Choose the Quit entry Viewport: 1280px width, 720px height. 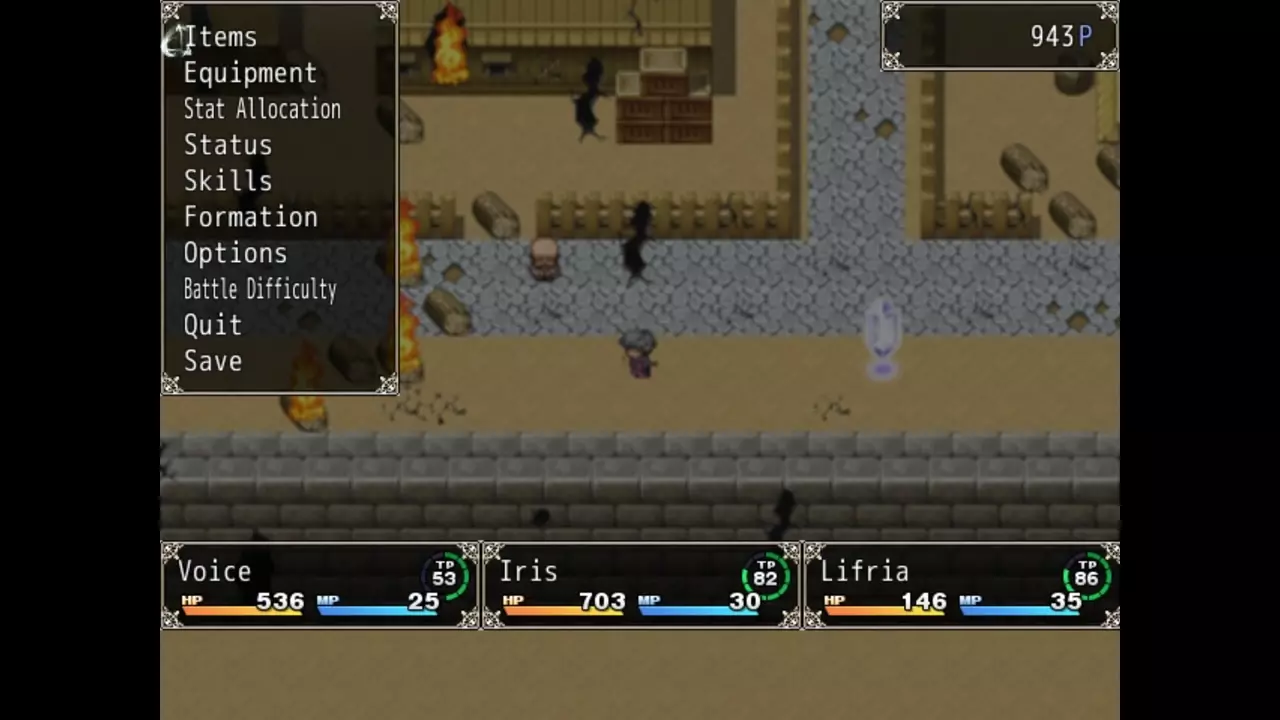(213, 326)
